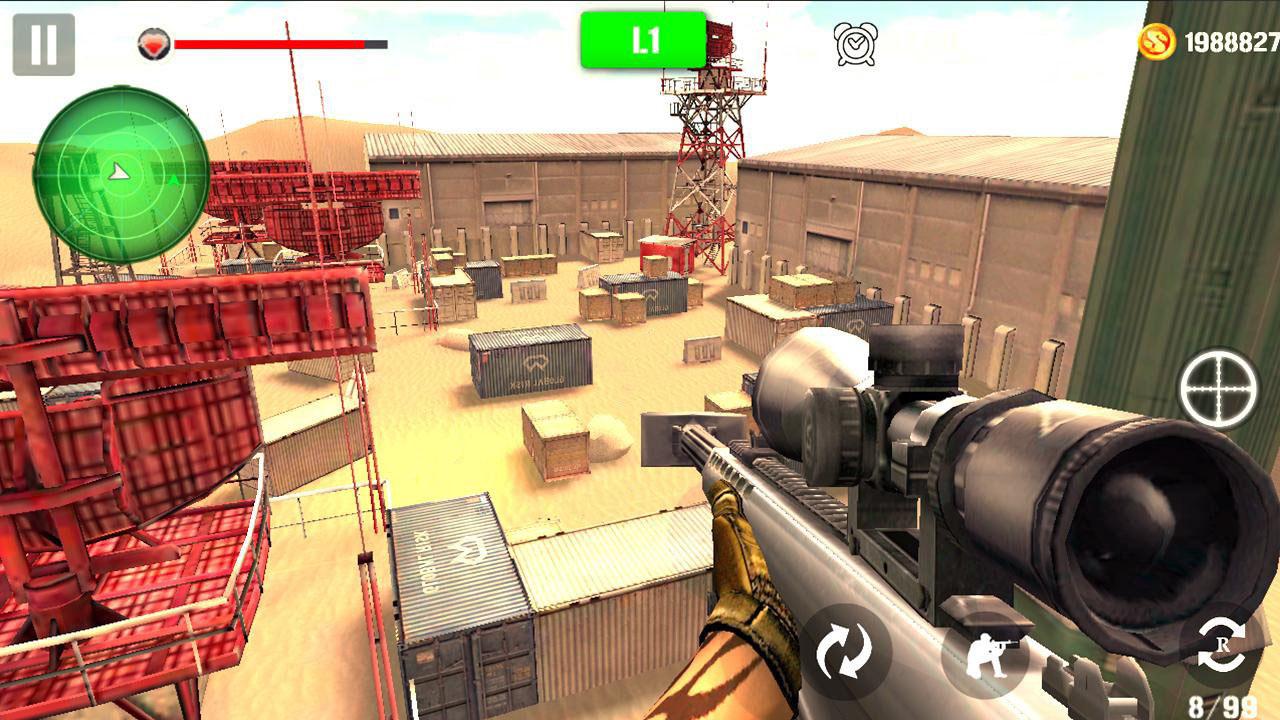The height and width of the screenshot is (720, 1280).
Task: Open the scope using the crosshair icon
Action: tap(1220, 390)
